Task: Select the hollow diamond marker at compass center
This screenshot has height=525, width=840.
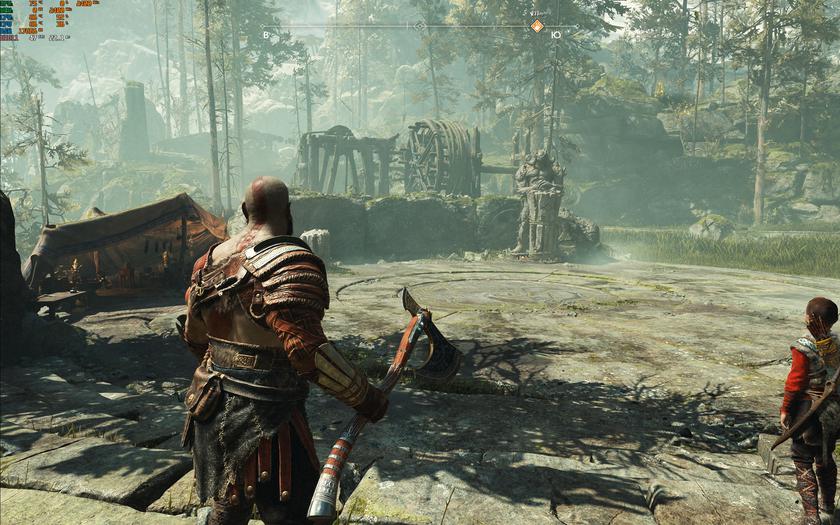Action: (420, 26)
